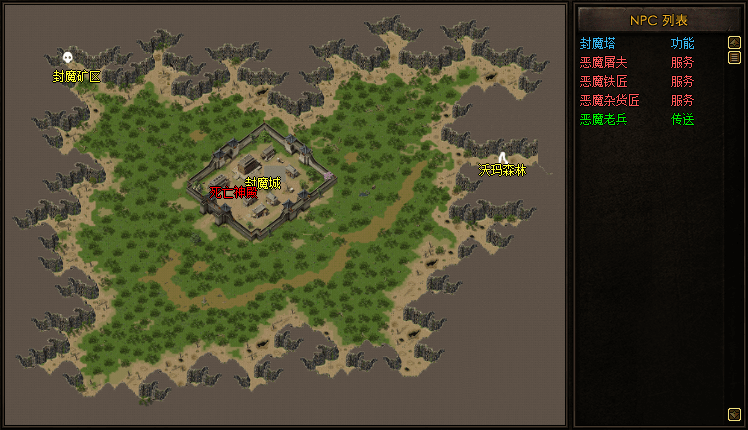Screen dimensions: 748x430
Task: Click the 恶魔铁匠 NPC entry
Action: click(x=603, y=81)
